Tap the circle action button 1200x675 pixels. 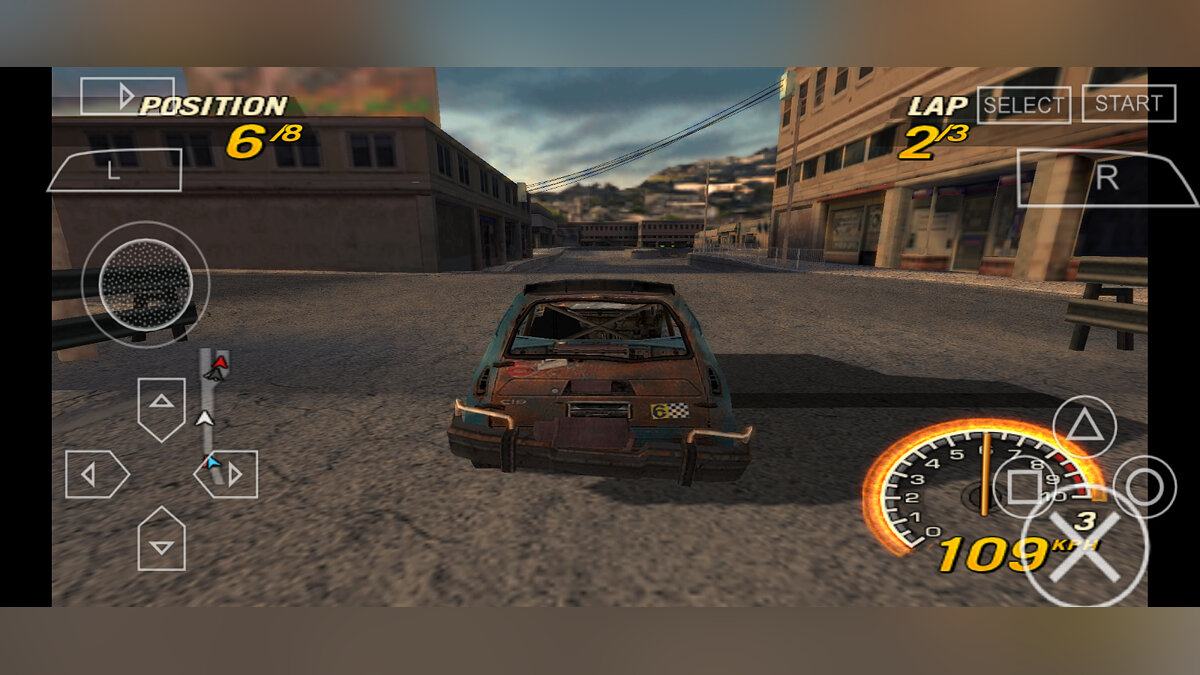pyautogui.click(x=1144, y=487)
